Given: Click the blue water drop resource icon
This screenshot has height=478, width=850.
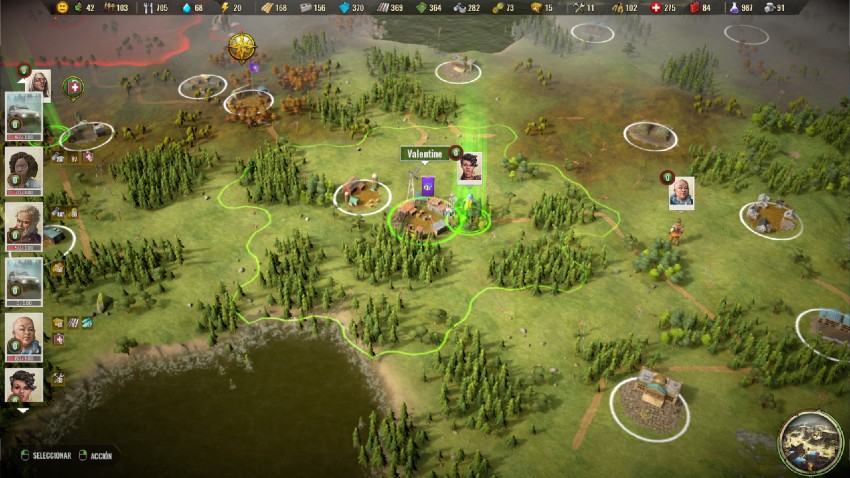Looking at the screenshot, I should pos(185,7).
